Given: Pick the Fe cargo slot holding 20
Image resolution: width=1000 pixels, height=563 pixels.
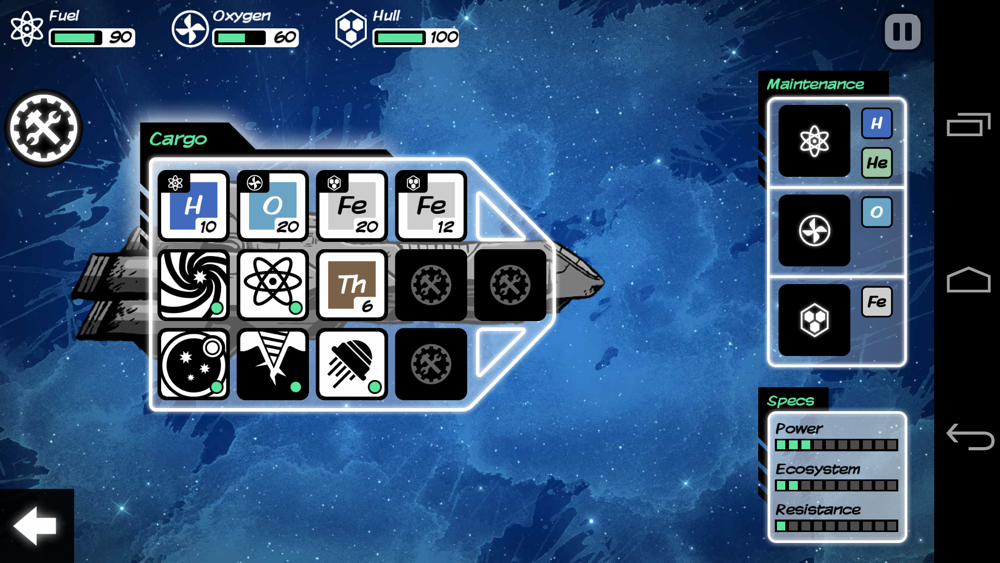Looking at the screenshot, I should [352, 206].
